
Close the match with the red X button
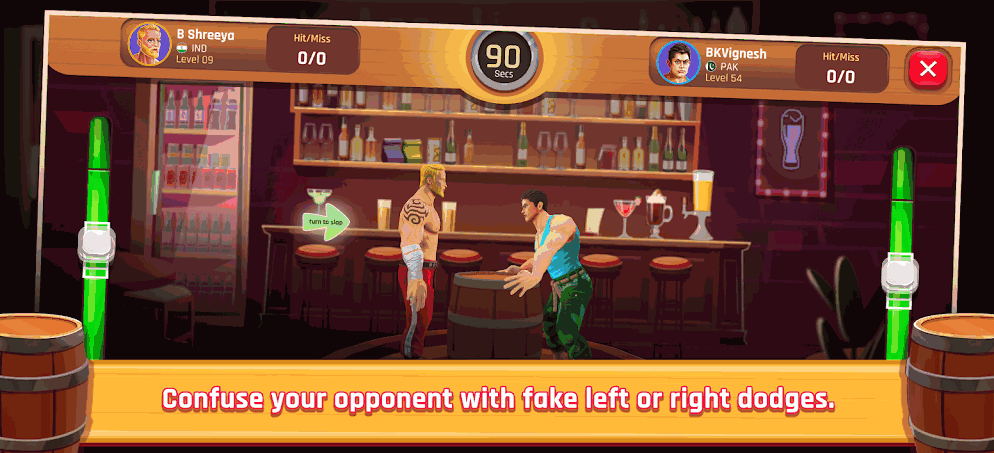tap(928, 69)
